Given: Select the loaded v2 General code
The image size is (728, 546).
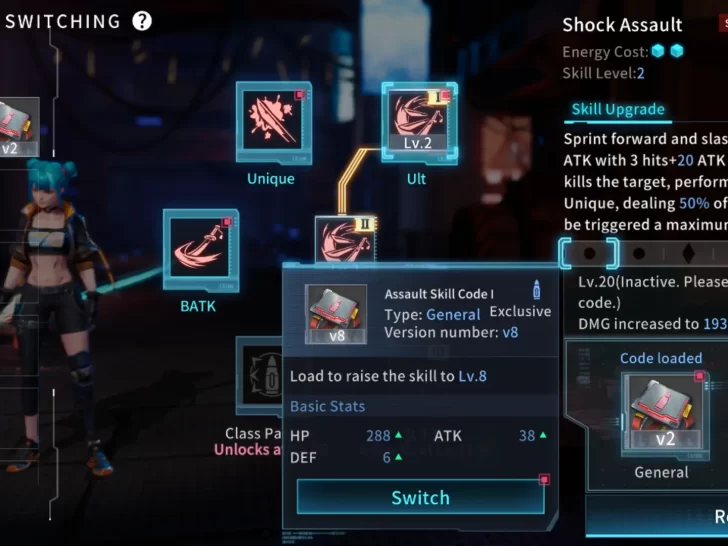Looking at the screenshot, I should click(661, 414).
